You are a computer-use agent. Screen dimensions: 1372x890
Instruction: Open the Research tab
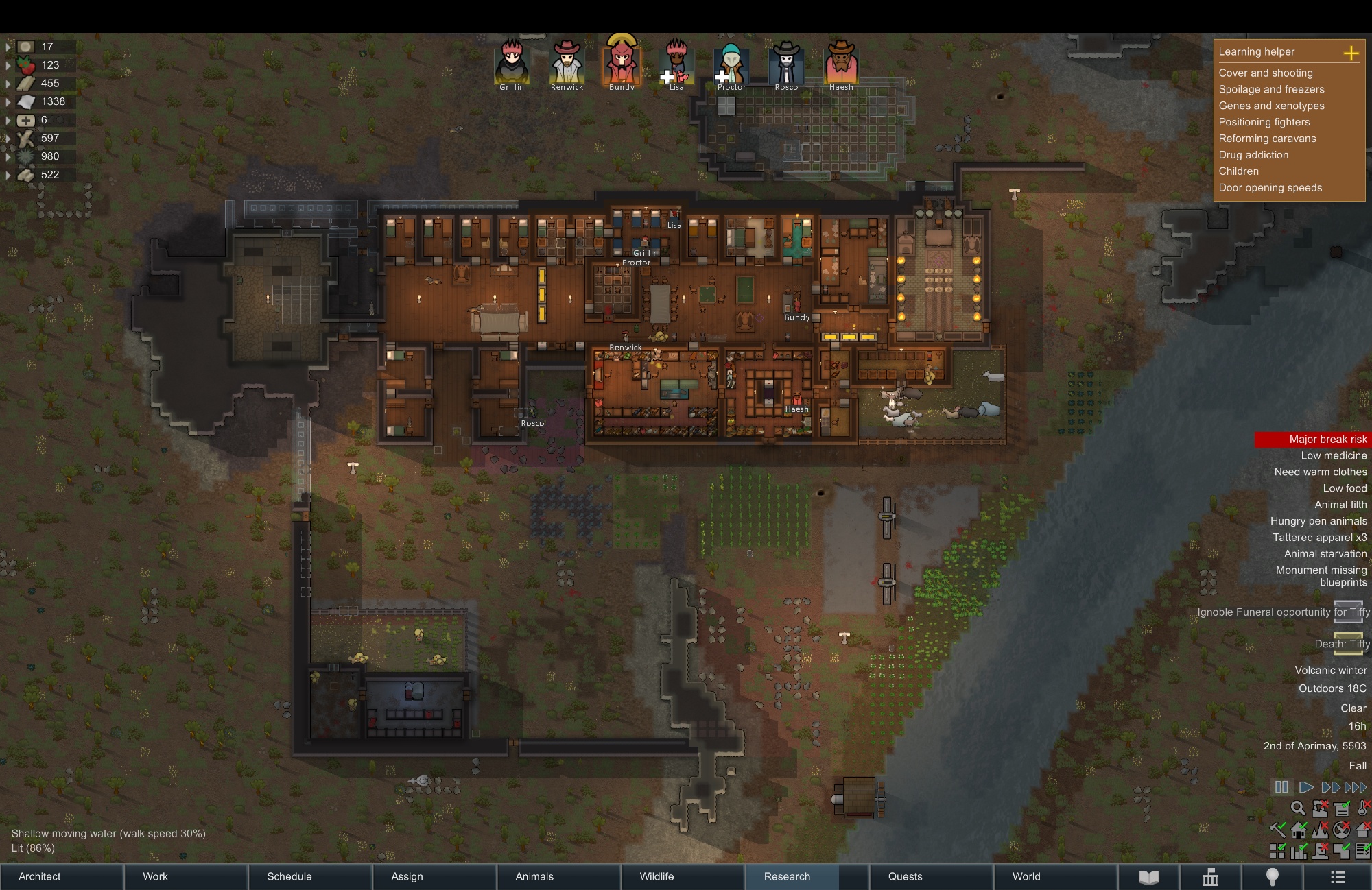pos(787,876)
